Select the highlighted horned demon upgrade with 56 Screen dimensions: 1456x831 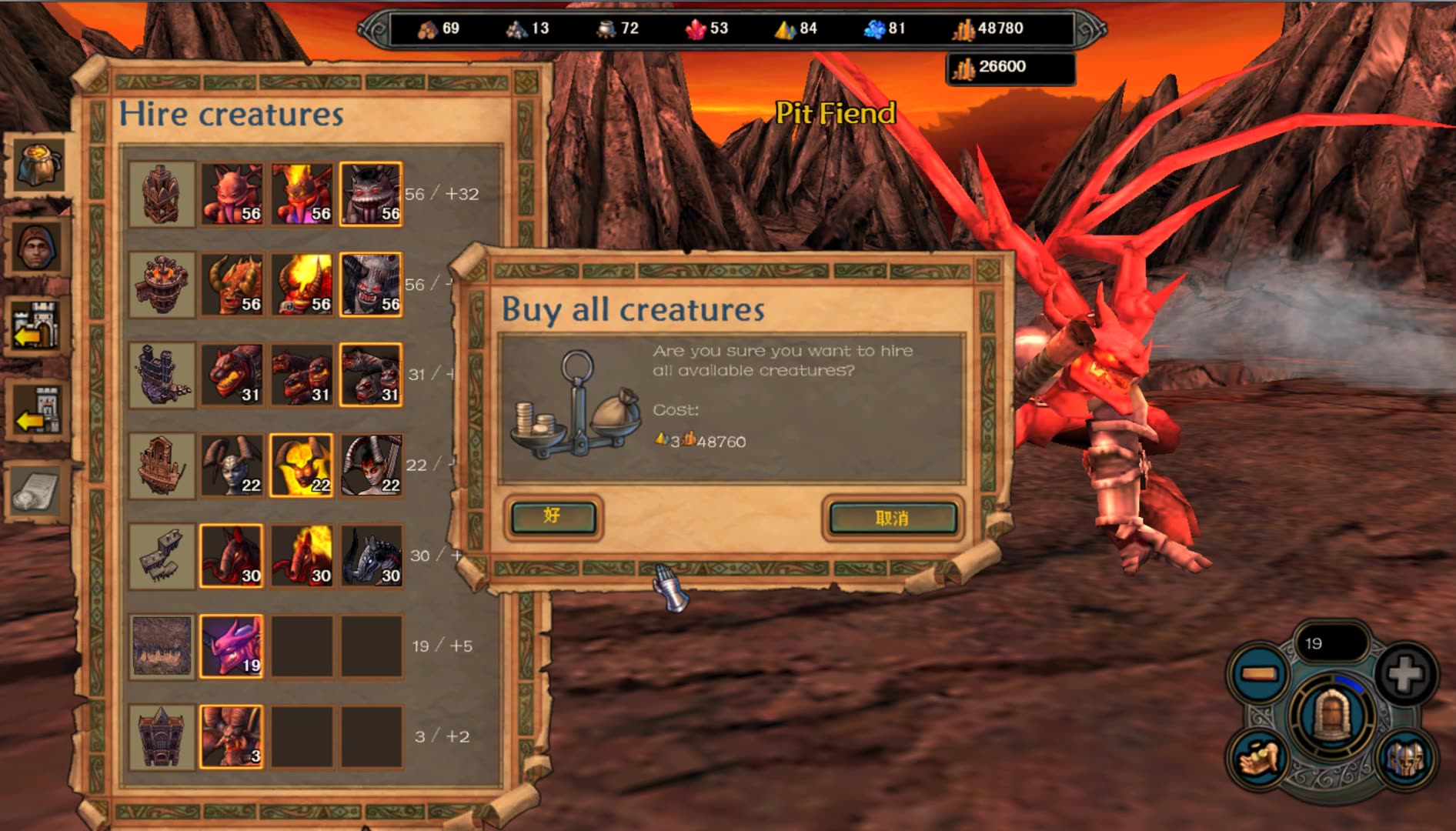click(371, 285)
